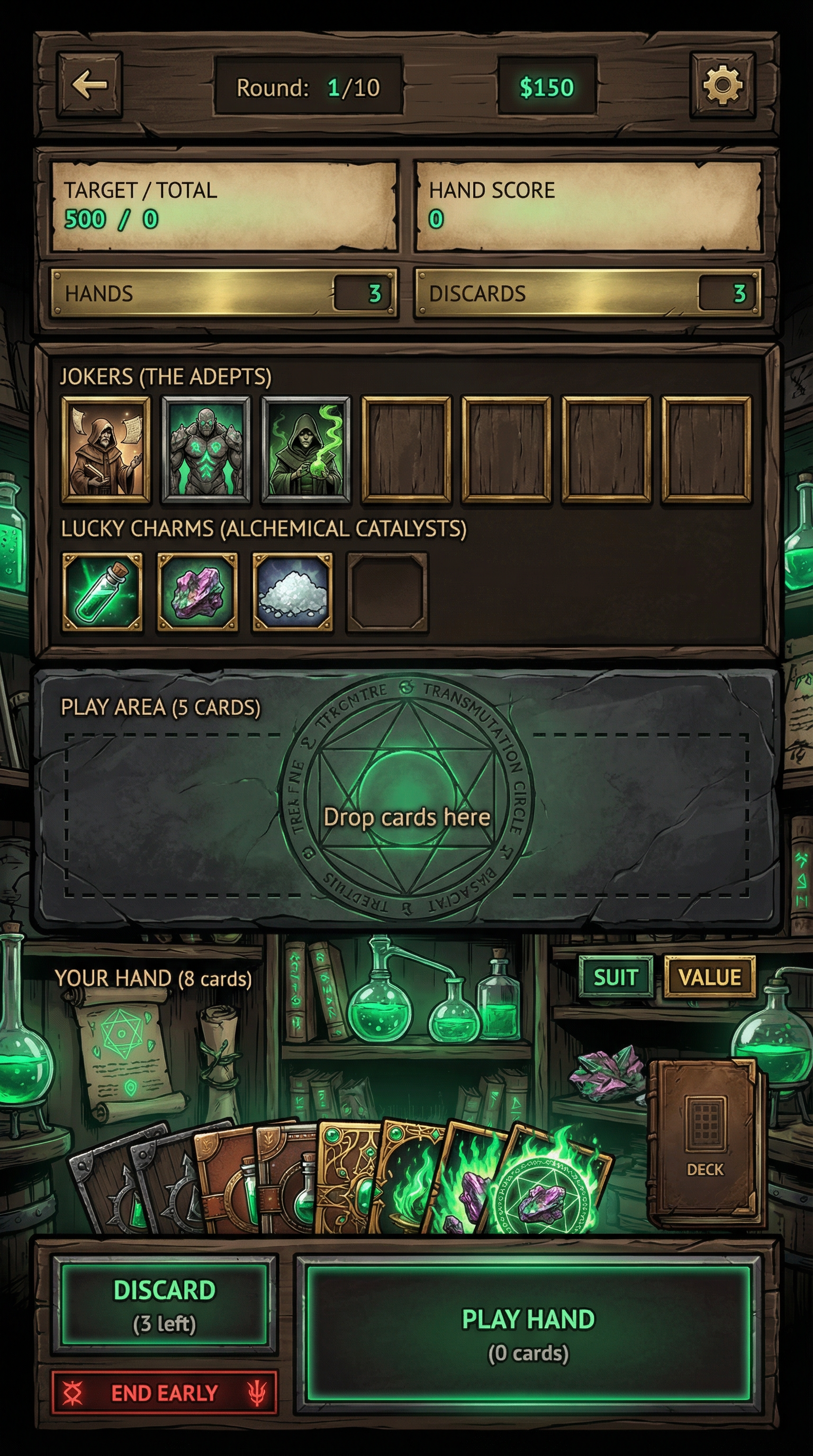Open settings via the gear icon
This screenshot has height=1456, width=813.
pos(722,85)
